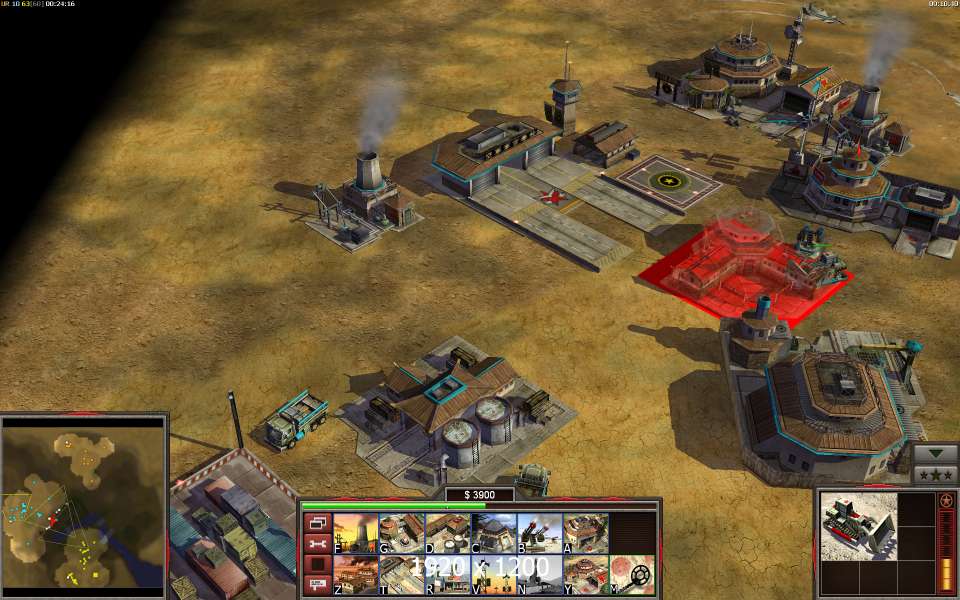960x600 pixels.
Task: Click the minimap radar panel
Action: coord(83,503)
